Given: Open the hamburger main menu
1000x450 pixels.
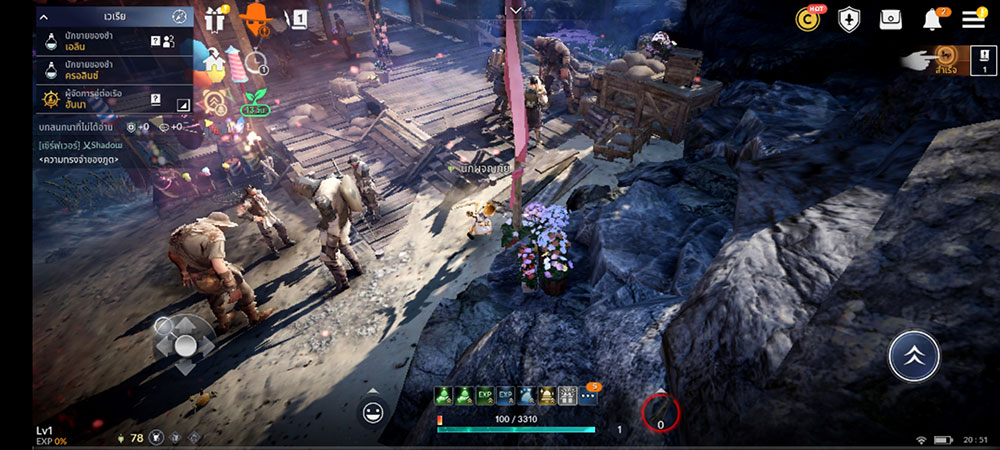Looking at the screenshot, I should coord(973,18).
